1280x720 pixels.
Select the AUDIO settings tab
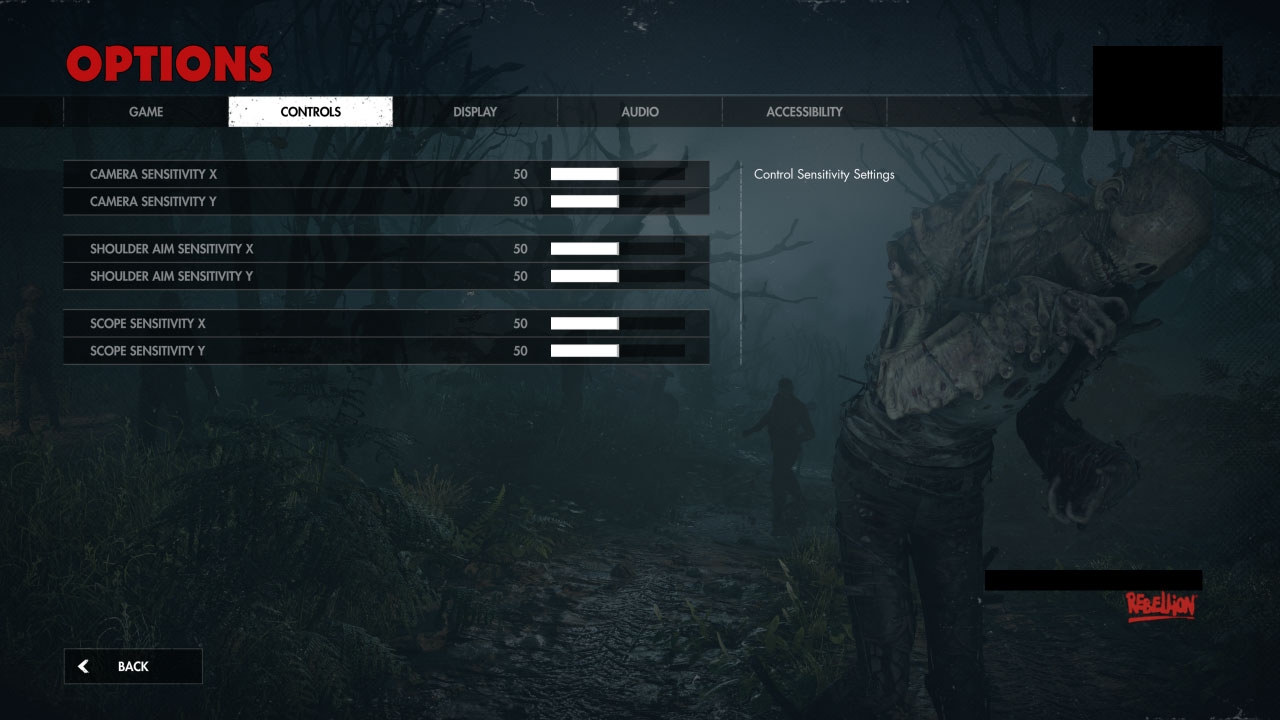(639, 111)
